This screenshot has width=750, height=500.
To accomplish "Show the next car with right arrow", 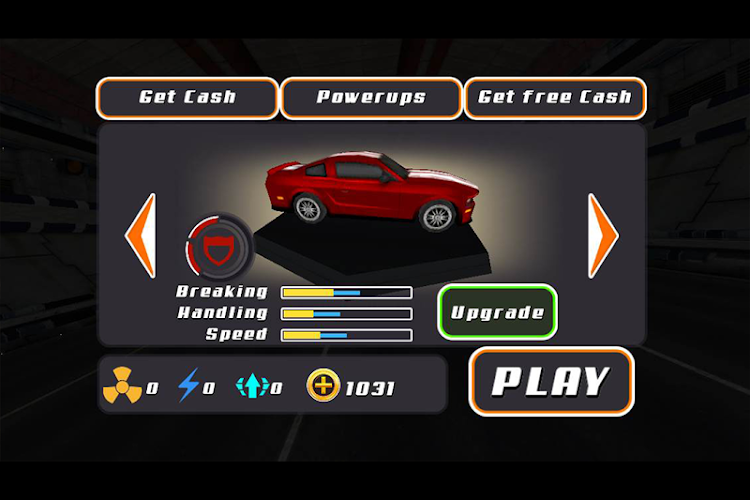I will (x=602, y=236).
